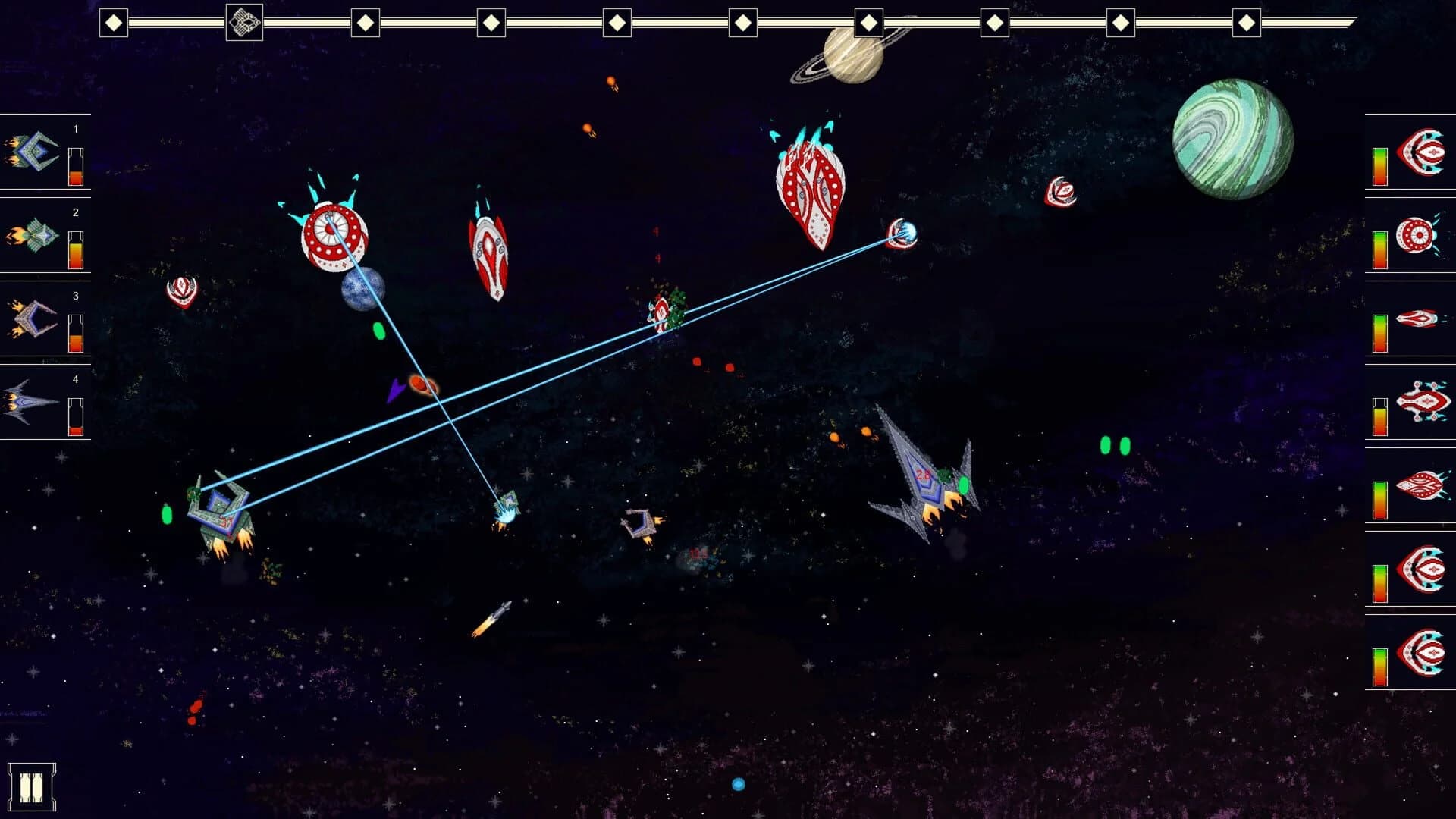1456x819 pixels.
Task: Select the round saucer enemy icon in right panel
Action: 1420,235
